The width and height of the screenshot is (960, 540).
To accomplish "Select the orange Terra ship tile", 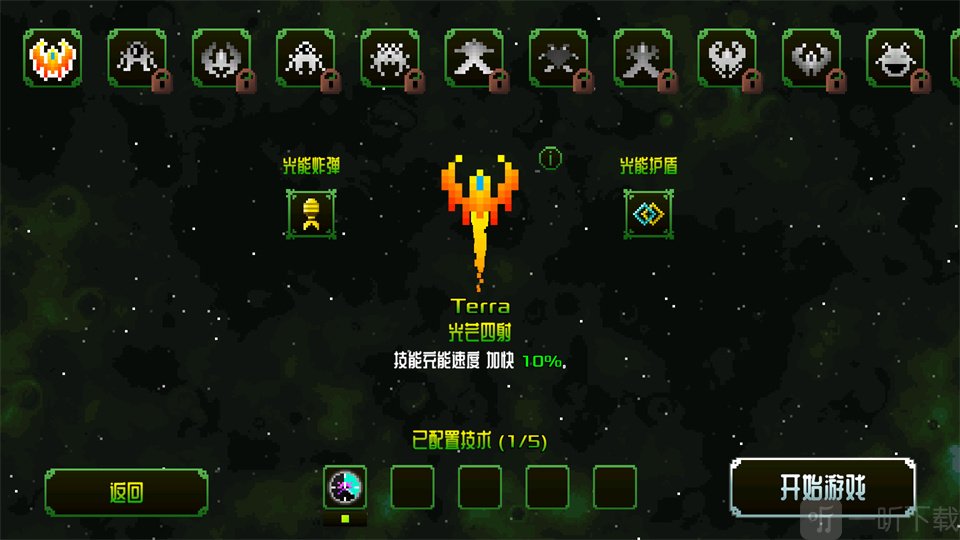I will pos(53,57).
